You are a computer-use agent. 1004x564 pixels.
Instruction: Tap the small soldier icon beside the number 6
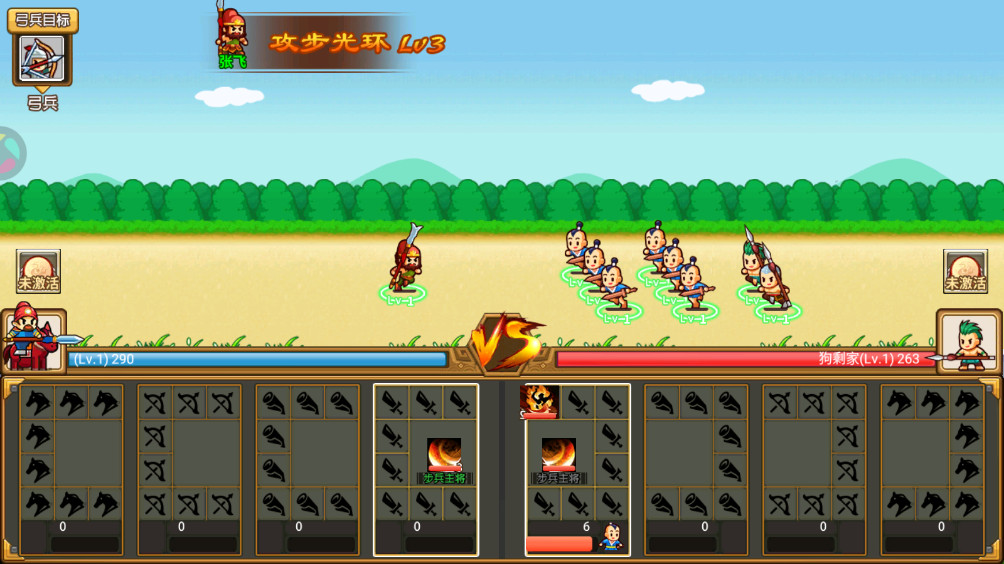click(x=610, y=538)
